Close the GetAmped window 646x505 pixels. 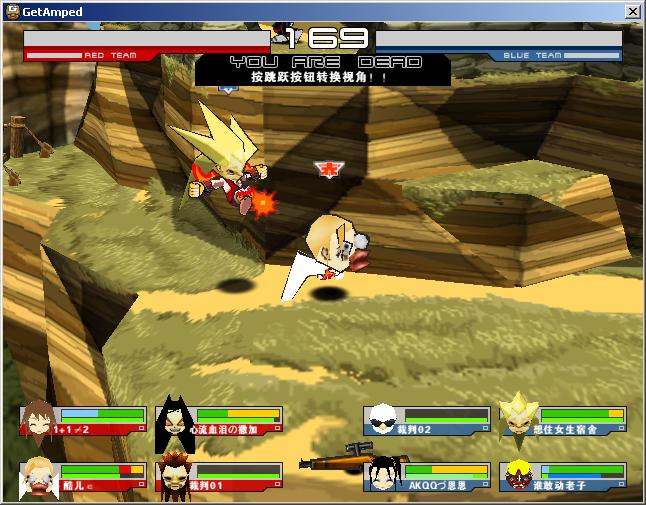[x=632, y=11]
